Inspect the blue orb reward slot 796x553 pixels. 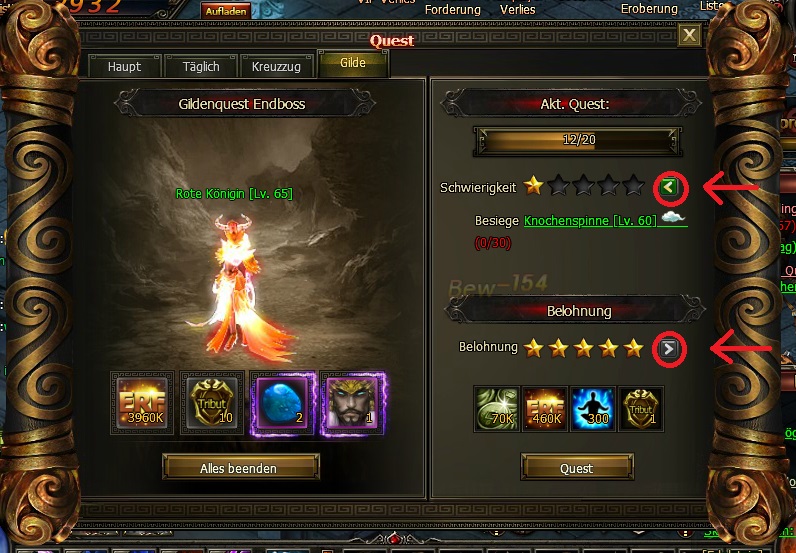click(282, 403)
